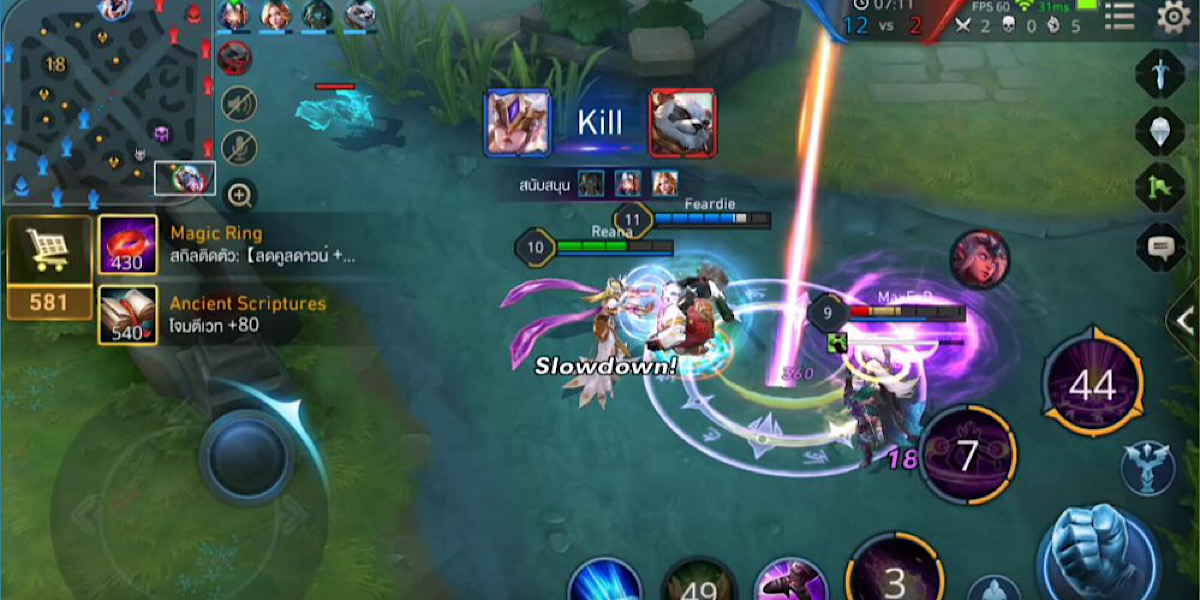Open the scoreboard list icon
Viewport: 1200px width, 600px height.
click(1119, 17)
